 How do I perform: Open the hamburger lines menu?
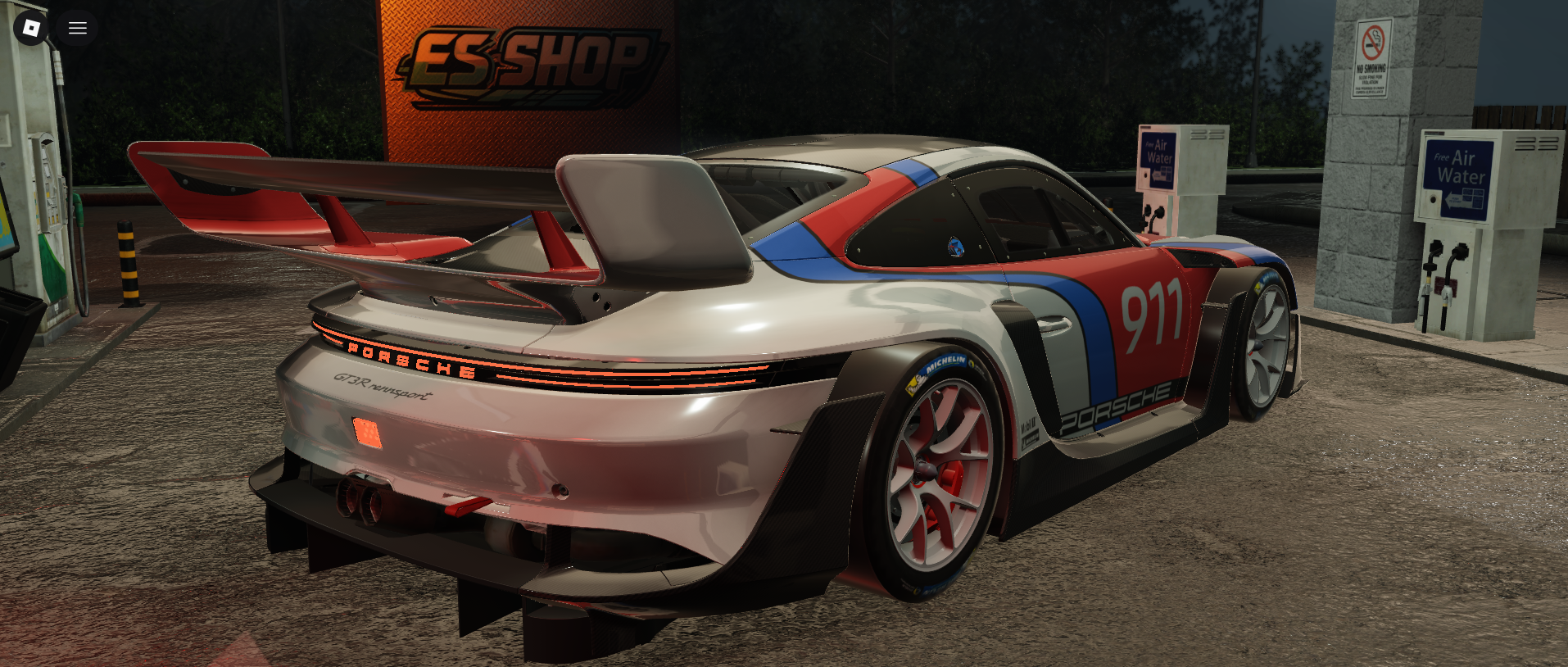tap(78, 28)
